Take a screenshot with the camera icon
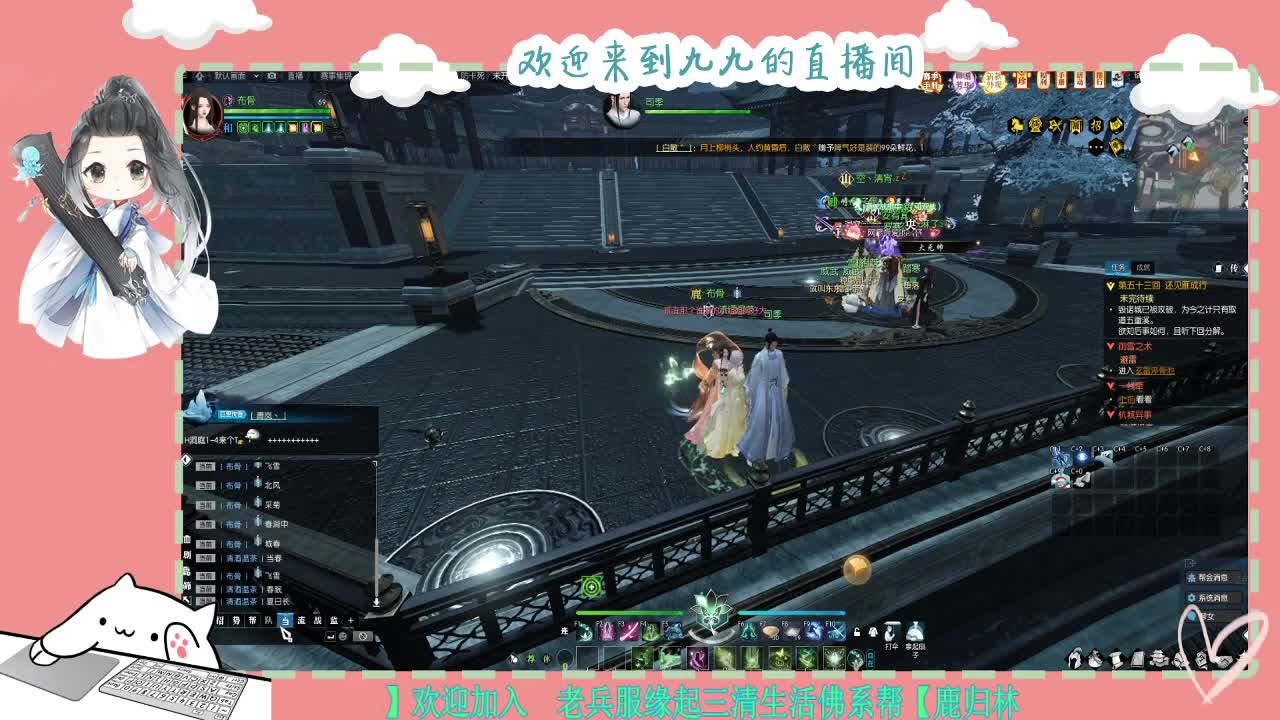 point(271,77)
